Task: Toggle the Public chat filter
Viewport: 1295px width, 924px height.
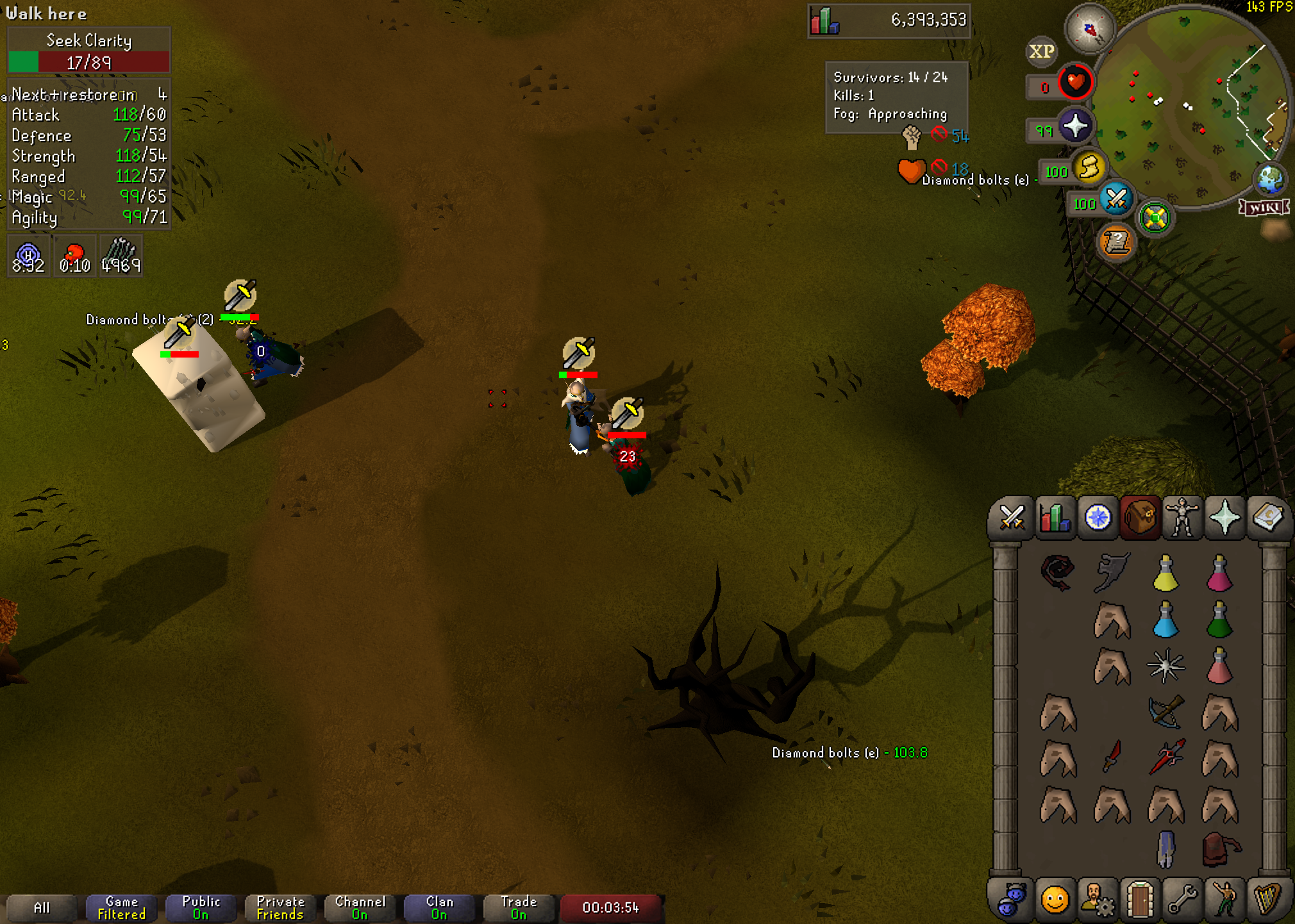Action: point(201,907)
